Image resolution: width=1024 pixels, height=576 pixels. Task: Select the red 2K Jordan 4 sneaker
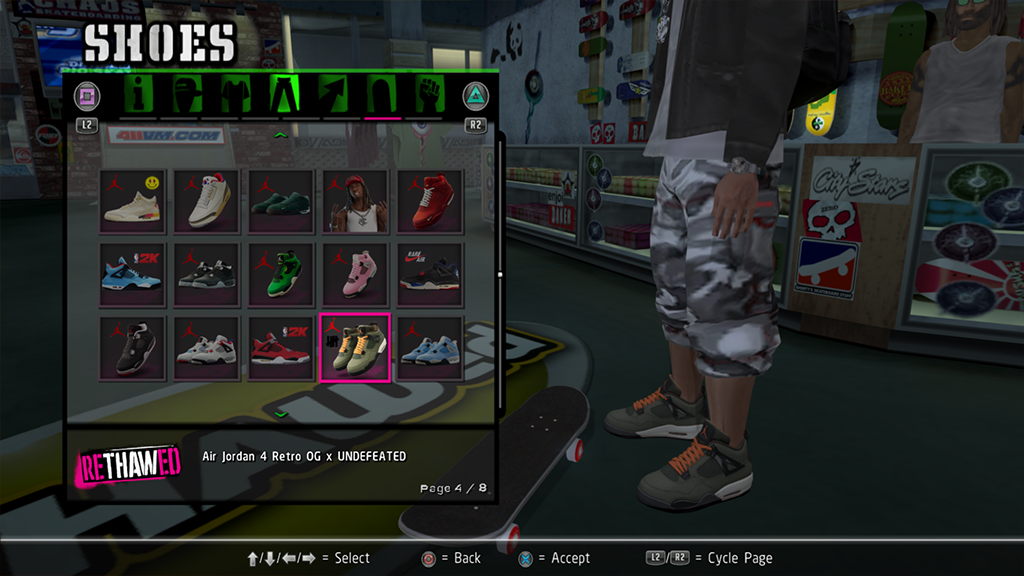click(281, 347)
